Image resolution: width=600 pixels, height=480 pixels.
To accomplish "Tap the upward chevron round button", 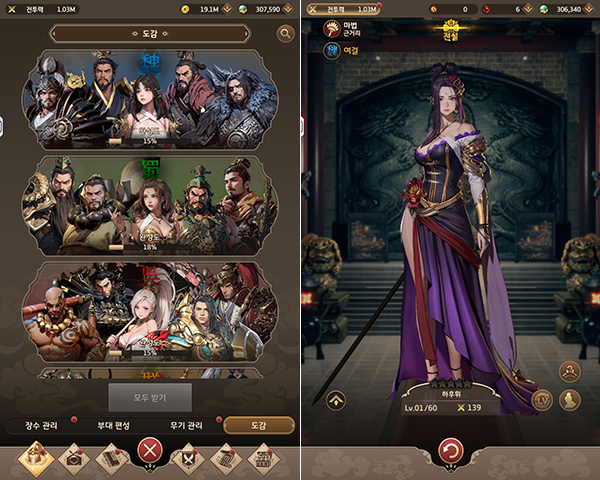I will 336,400.
